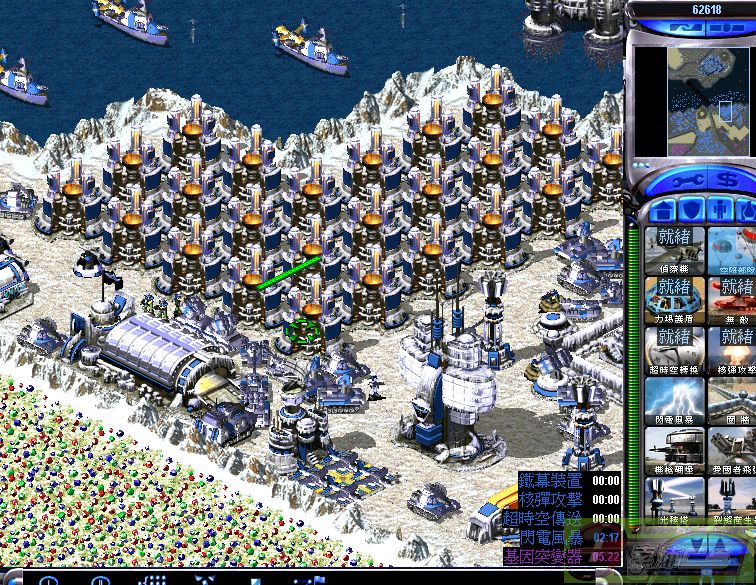The width and height of the screenshot is (756, 585).
Task: Select the gap generator (裂縫產生器) icon
Action: tap(733, 500)
